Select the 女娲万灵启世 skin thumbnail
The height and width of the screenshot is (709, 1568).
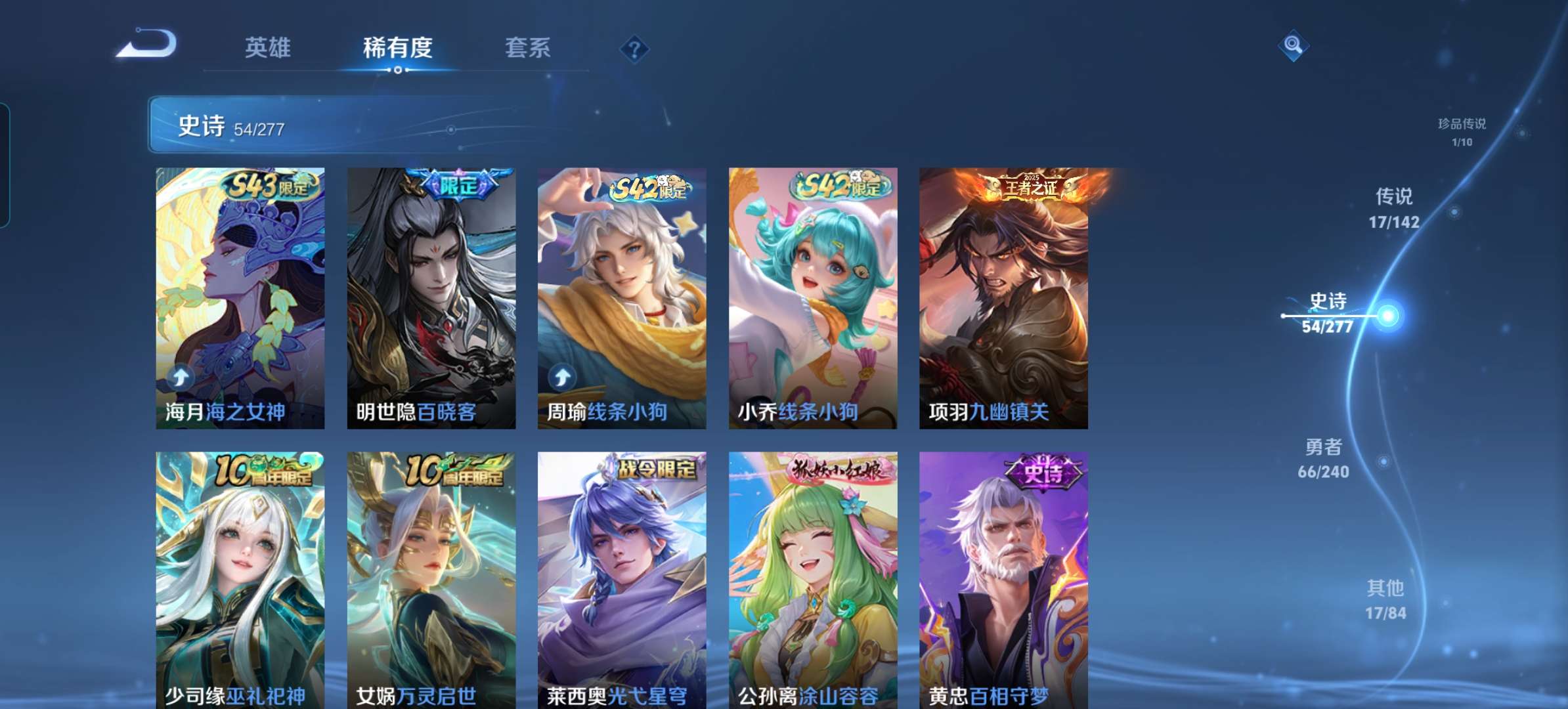coord(430,584)
